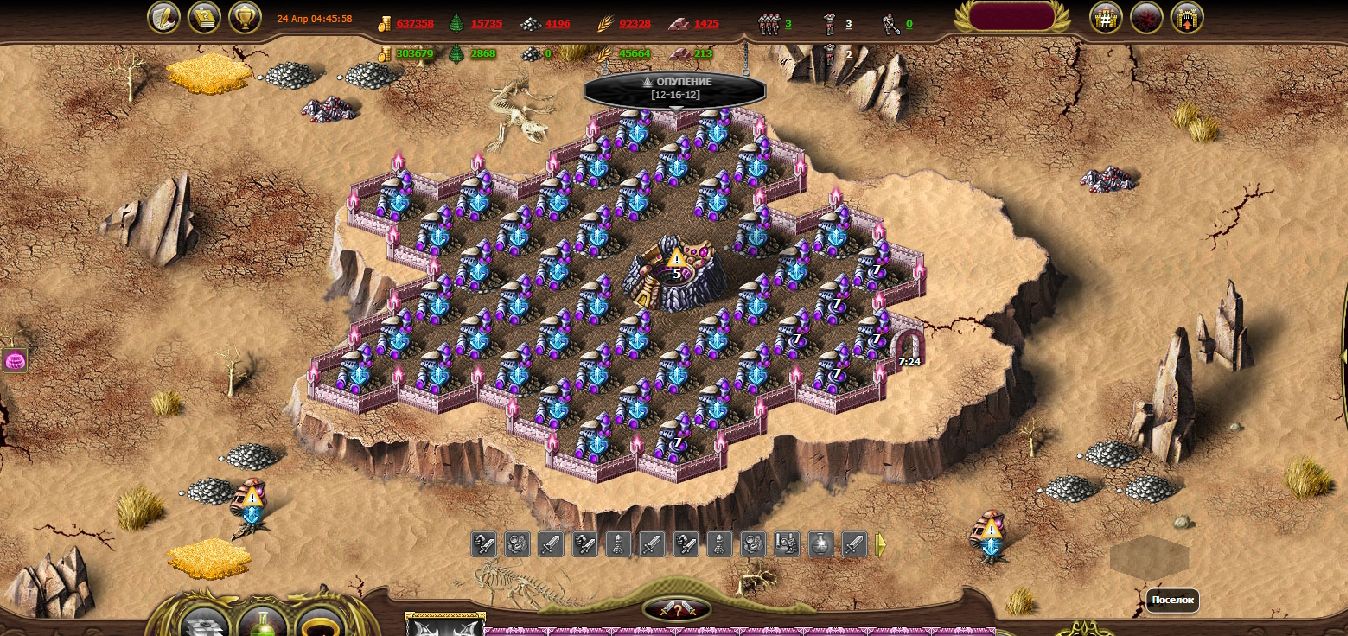The height and width of the screenshot is (636, 1348).
Task: Open the quill feather menu icon
Action: pyautogui.click(x=164, y=17)
